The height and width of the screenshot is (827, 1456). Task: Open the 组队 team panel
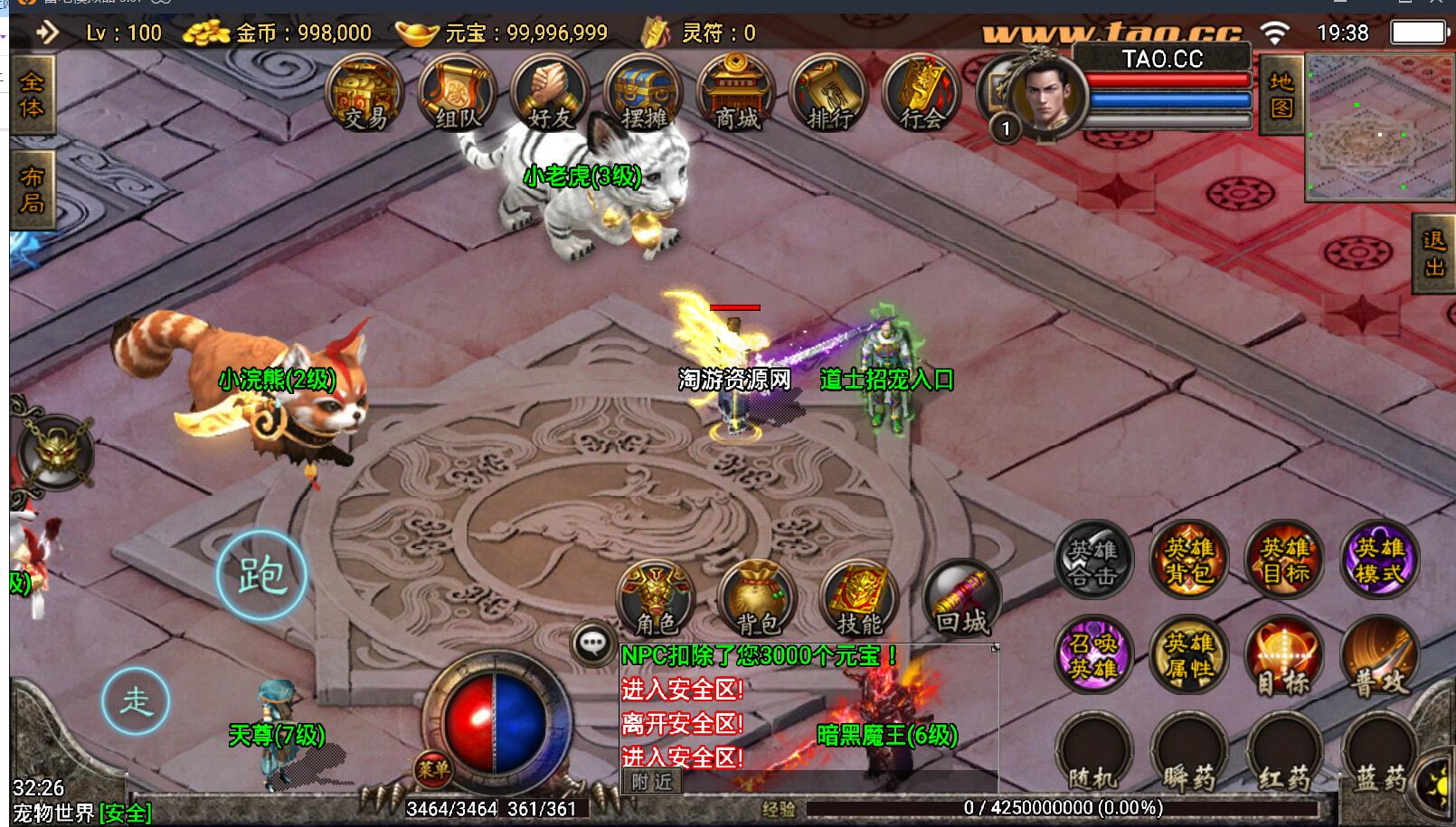[458, 95]
